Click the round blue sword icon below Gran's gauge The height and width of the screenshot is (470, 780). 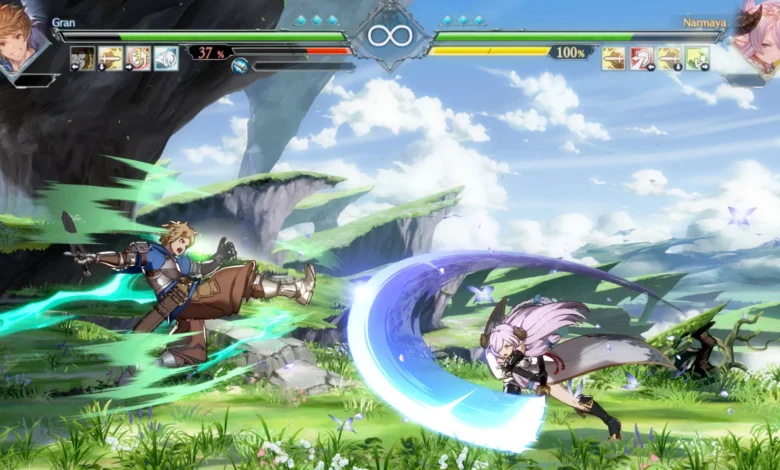(240, 66)
